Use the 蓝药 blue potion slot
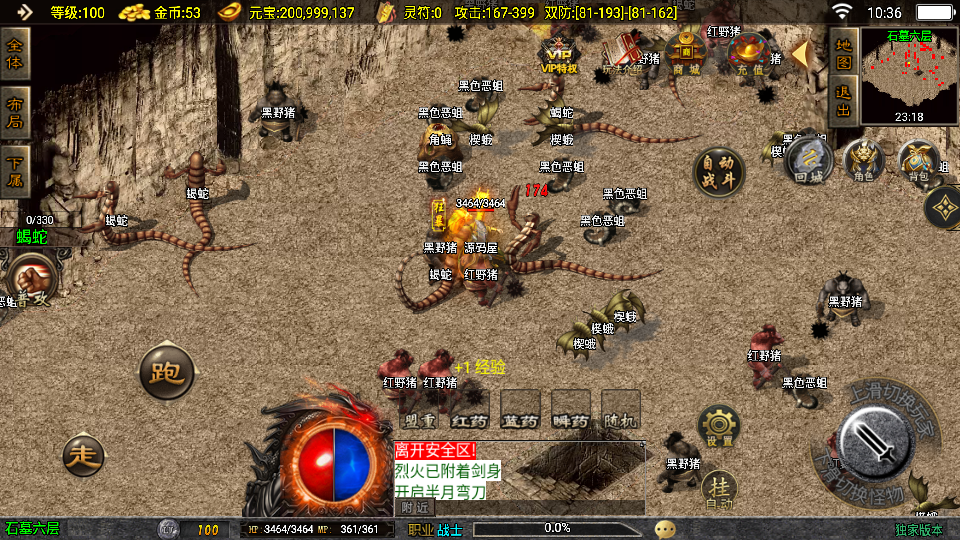 pyautogui.click(x=520, y=408)
